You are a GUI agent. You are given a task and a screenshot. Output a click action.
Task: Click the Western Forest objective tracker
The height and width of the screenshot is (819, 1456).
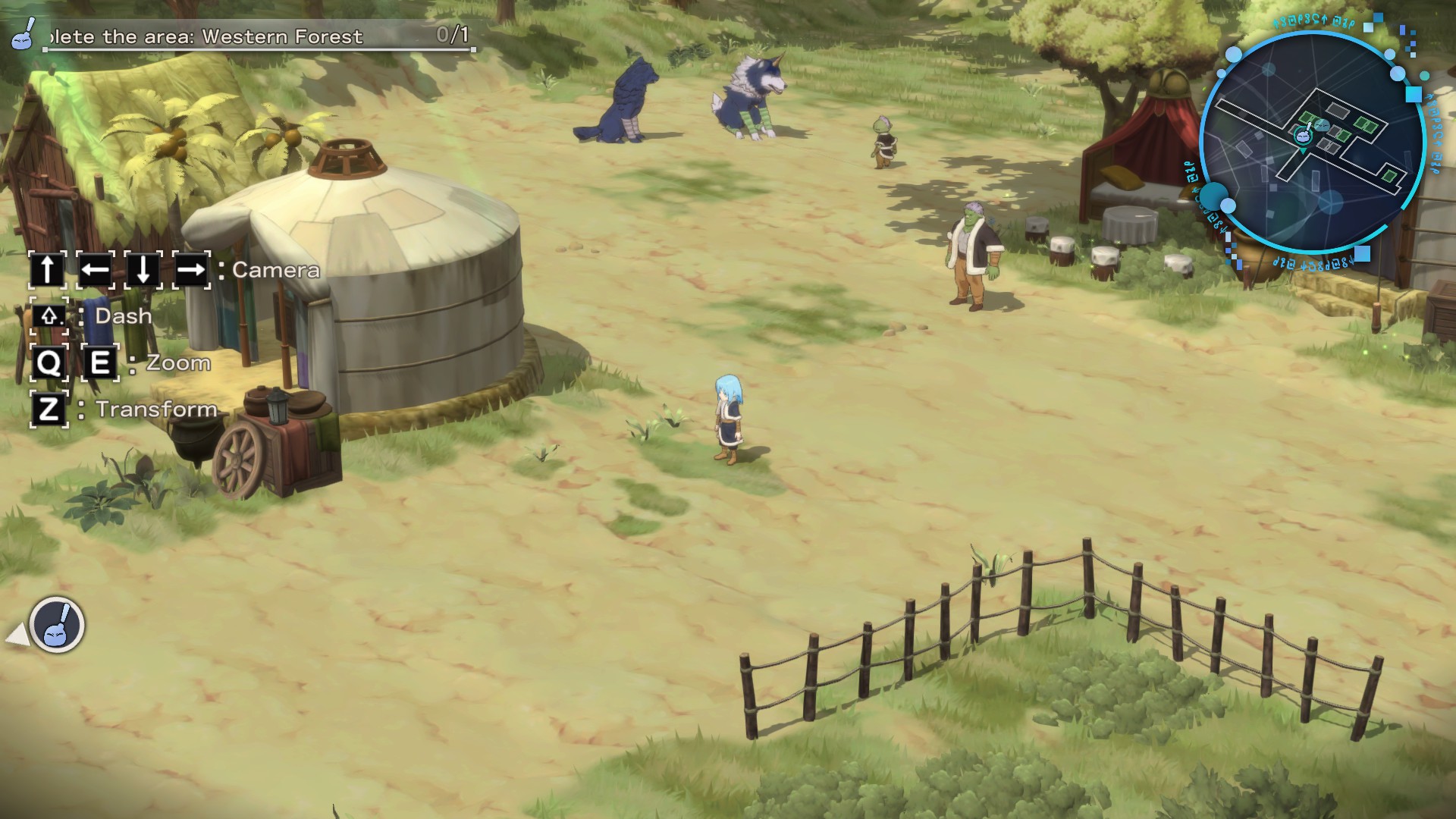[x=243, y=36]
